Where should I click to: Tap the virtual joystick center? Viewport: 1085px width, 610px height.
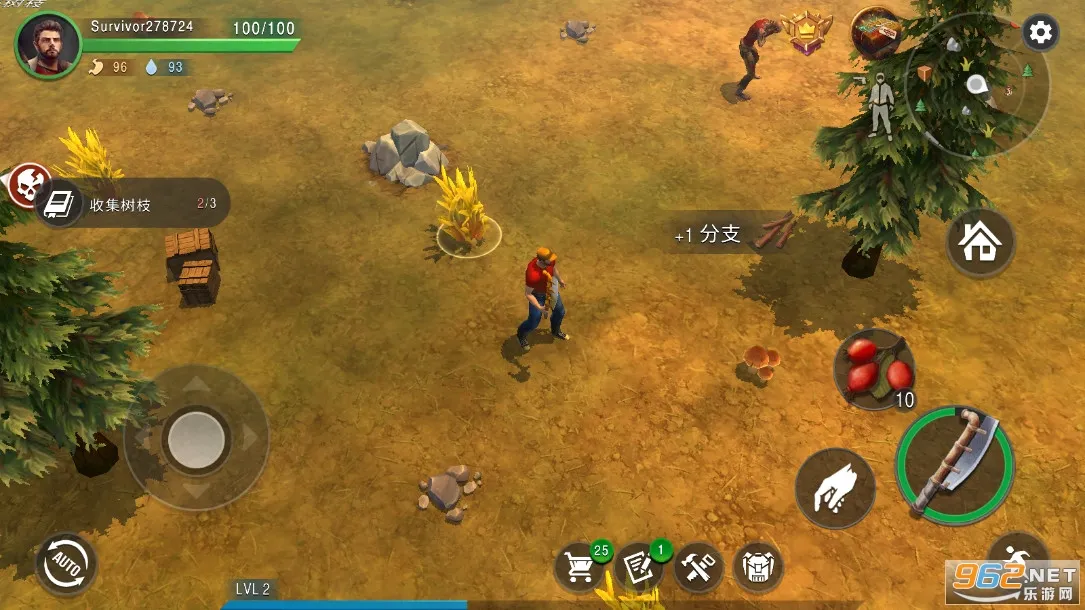click(x=196, y=437)
